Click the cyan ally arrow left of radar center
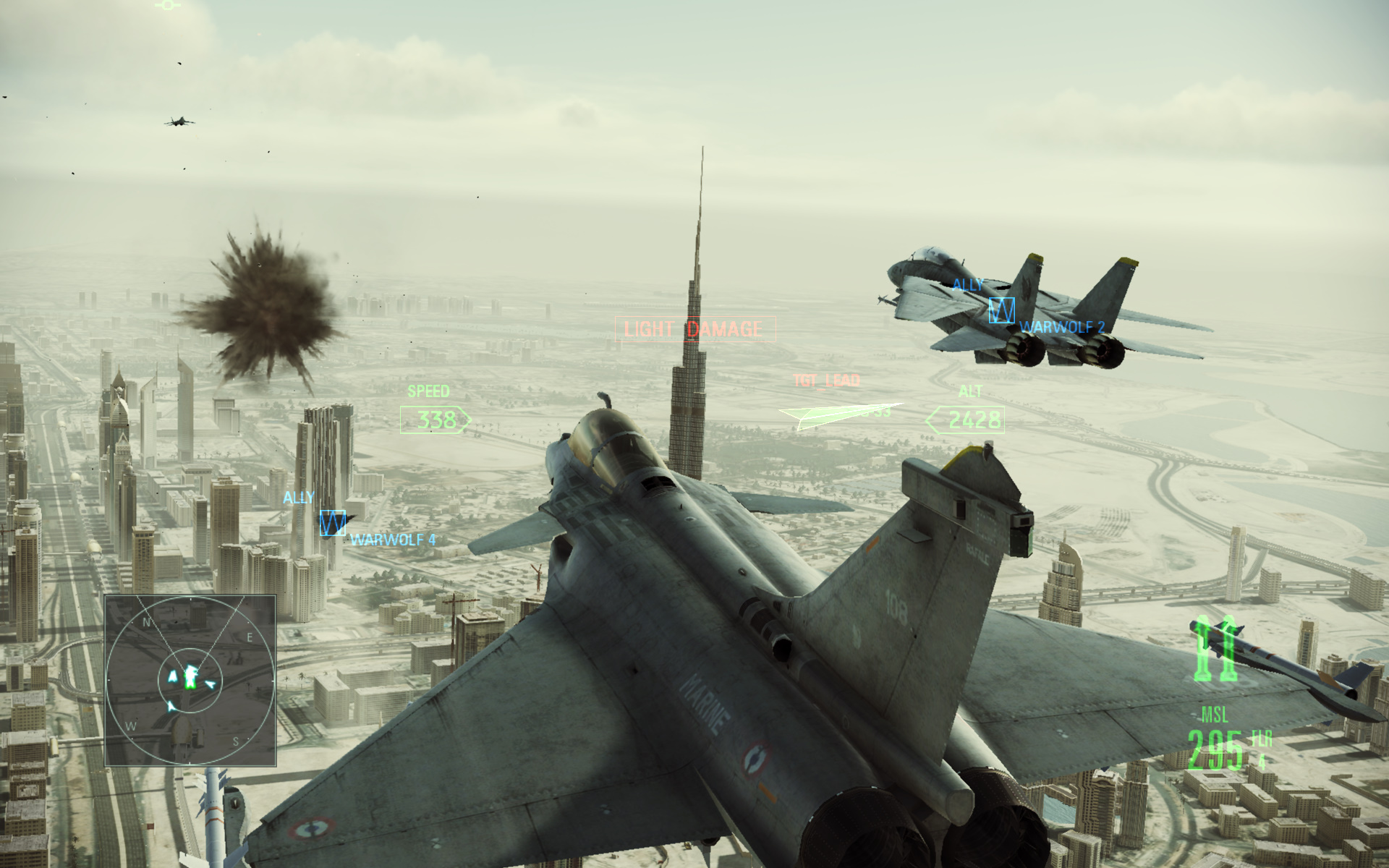Viewport: 1389px width, 868px height. tap(173, 674)
